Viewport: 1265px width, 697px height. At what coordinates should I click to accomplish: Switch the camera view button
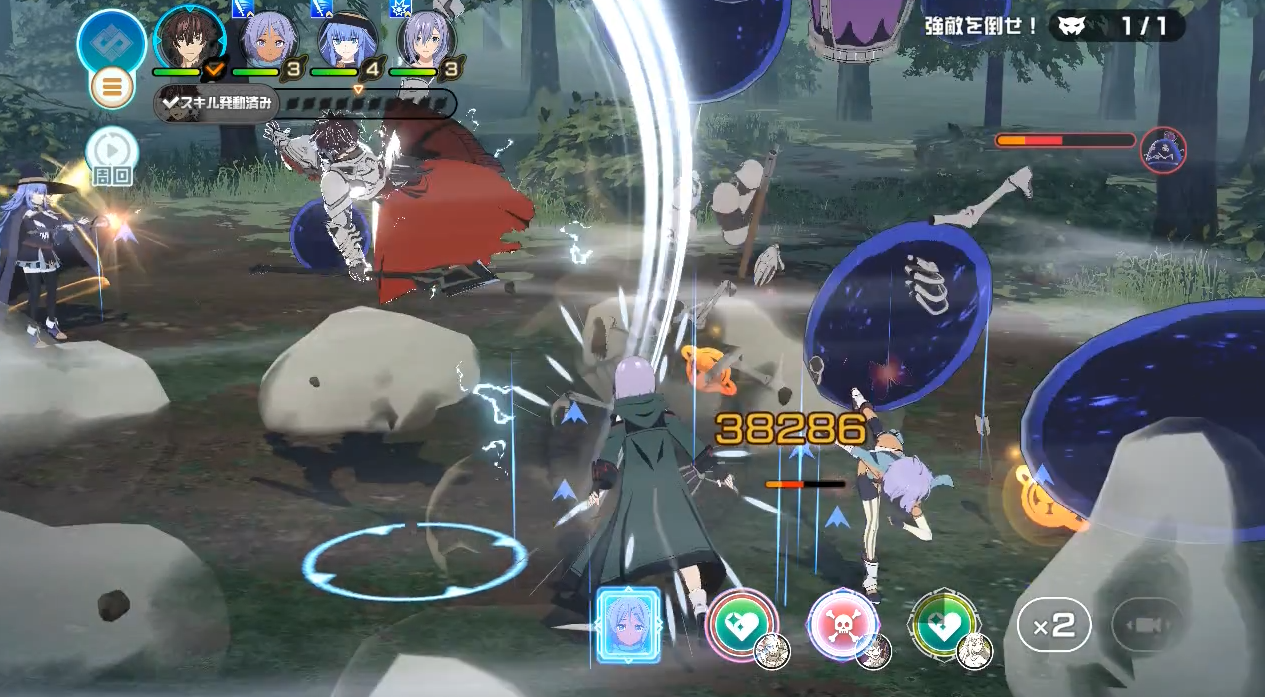(1147, 626)
